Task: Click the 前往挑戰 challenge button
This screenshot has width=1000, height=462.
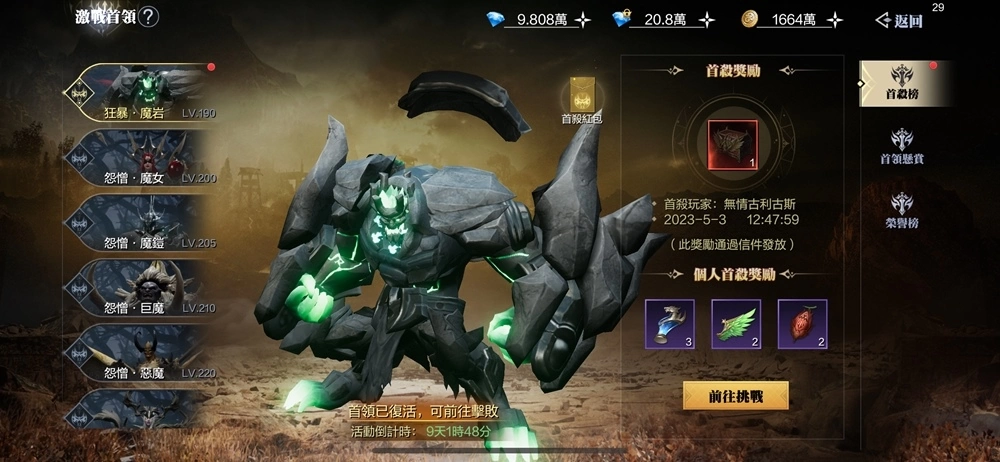Action: pyautogui.click(x=735, y=396)
